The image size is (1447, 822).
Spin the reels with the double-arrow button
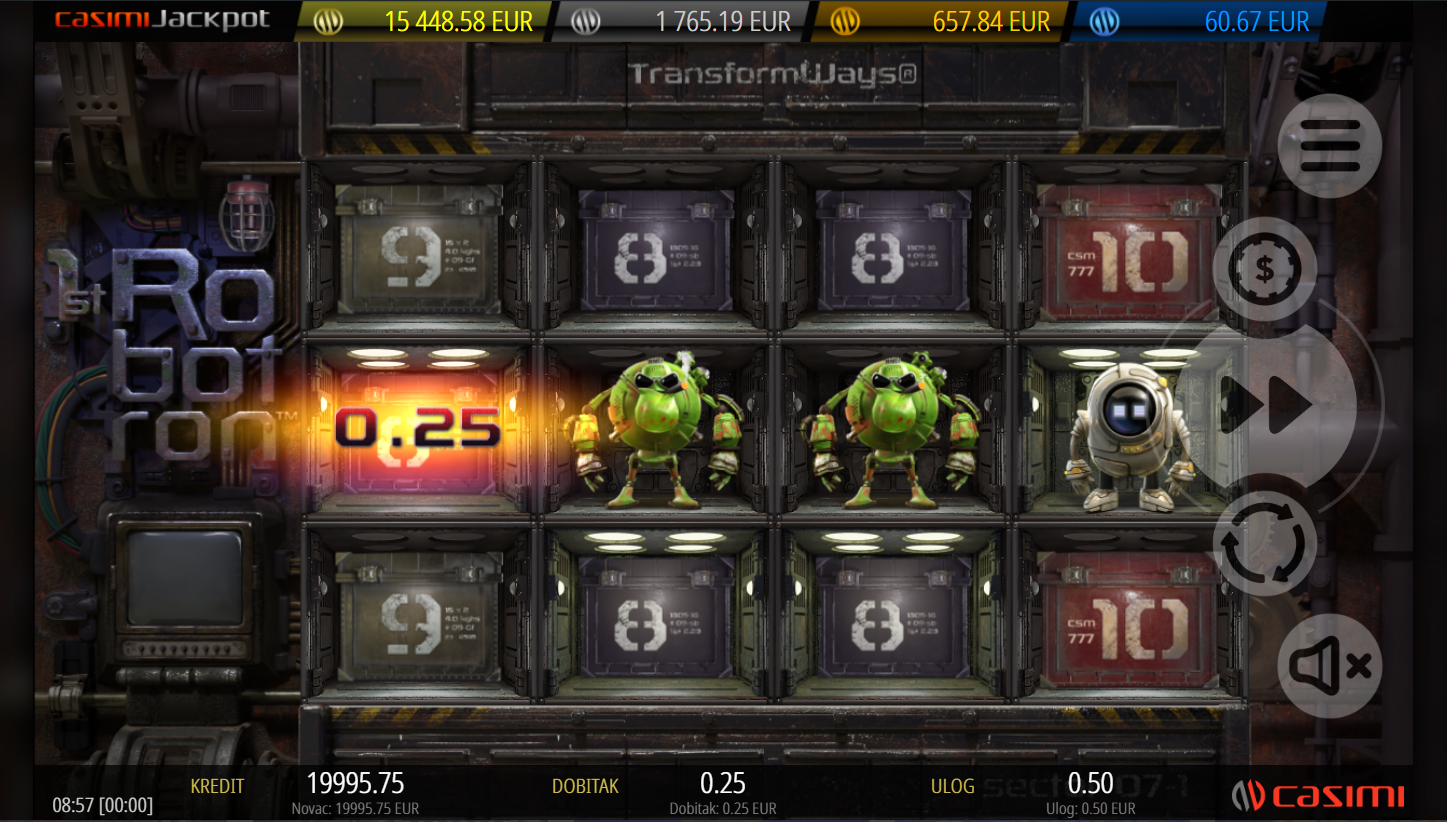coord(1266,405)
